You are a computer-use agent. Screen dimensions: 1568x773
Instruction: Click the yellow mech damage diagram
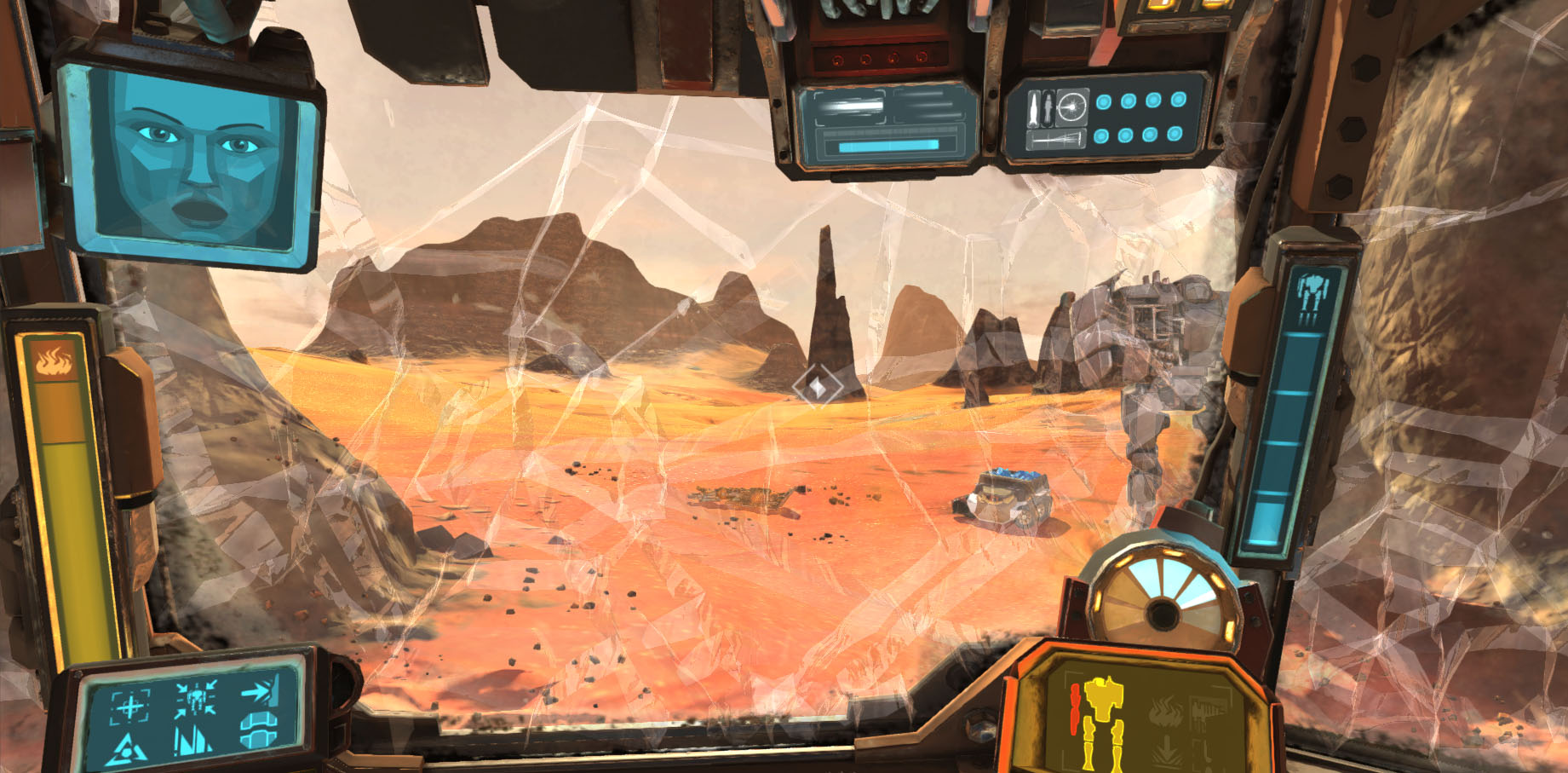click(1103, 720)
